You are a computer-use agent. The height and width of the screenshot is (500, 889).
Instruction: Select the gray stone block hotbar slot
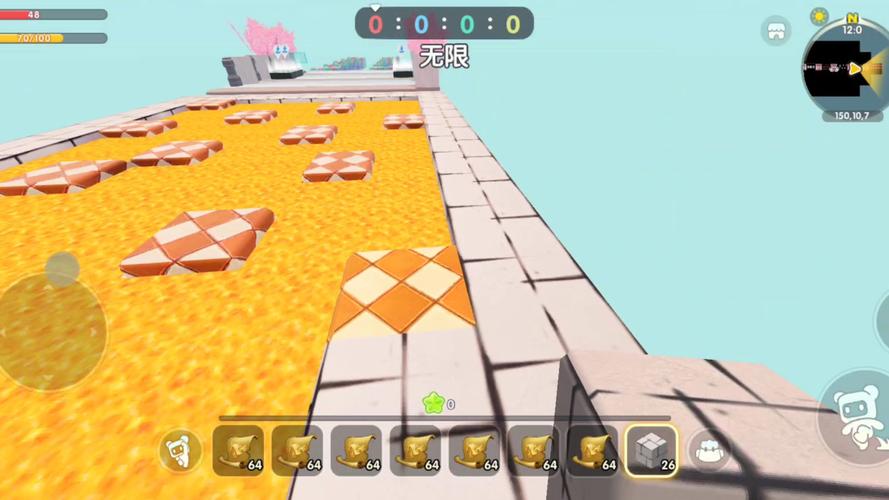point(651,451)
